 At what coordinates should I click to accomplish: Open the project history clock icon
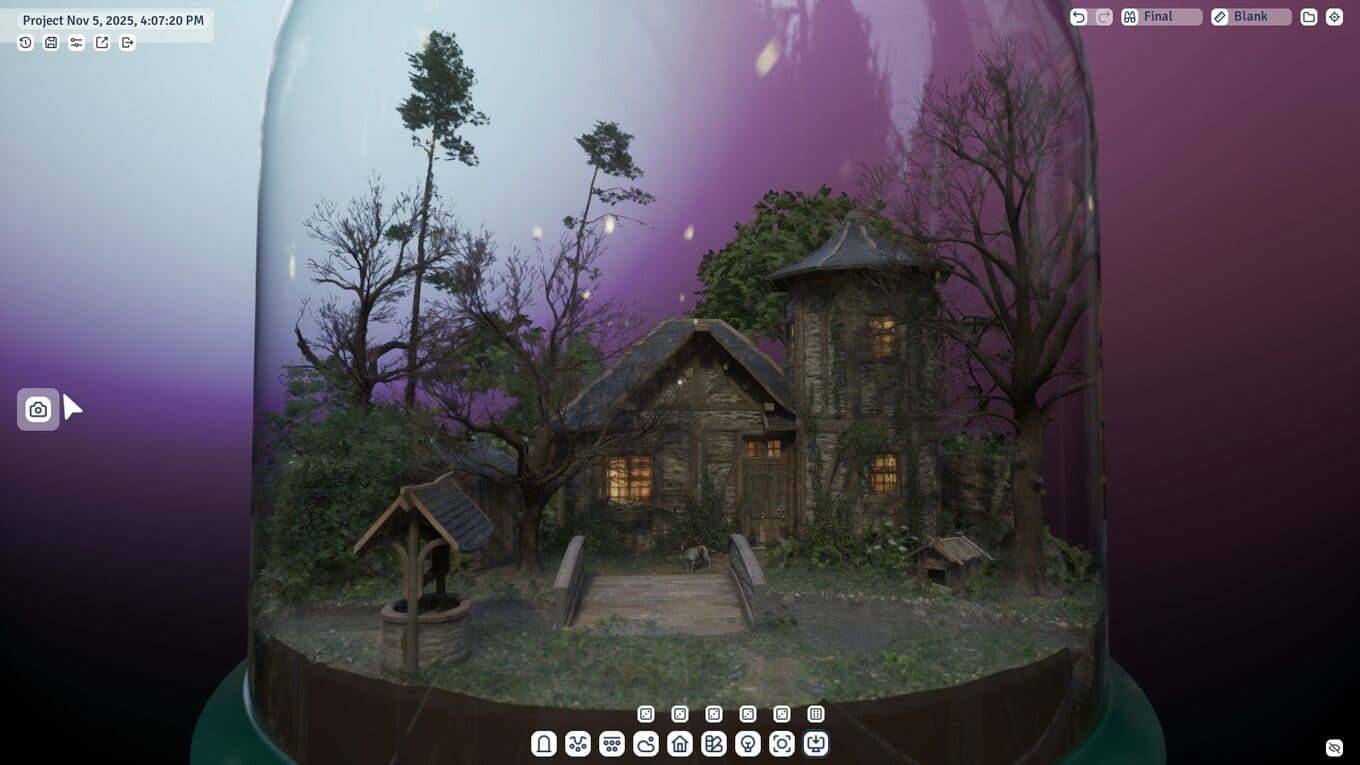[x=26, y=43]
